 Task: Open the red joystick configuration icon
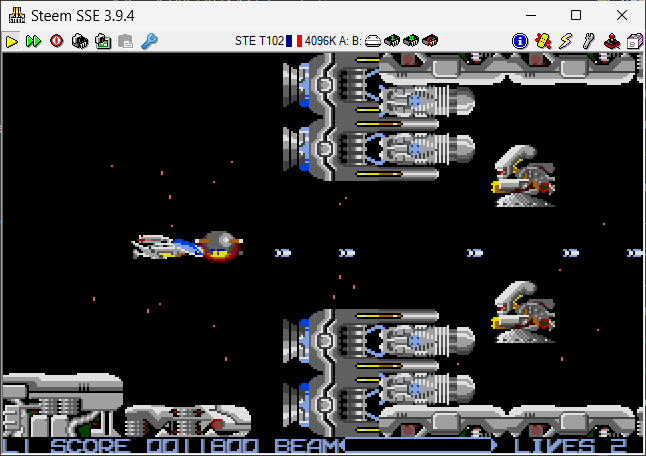tap(611, 41)
